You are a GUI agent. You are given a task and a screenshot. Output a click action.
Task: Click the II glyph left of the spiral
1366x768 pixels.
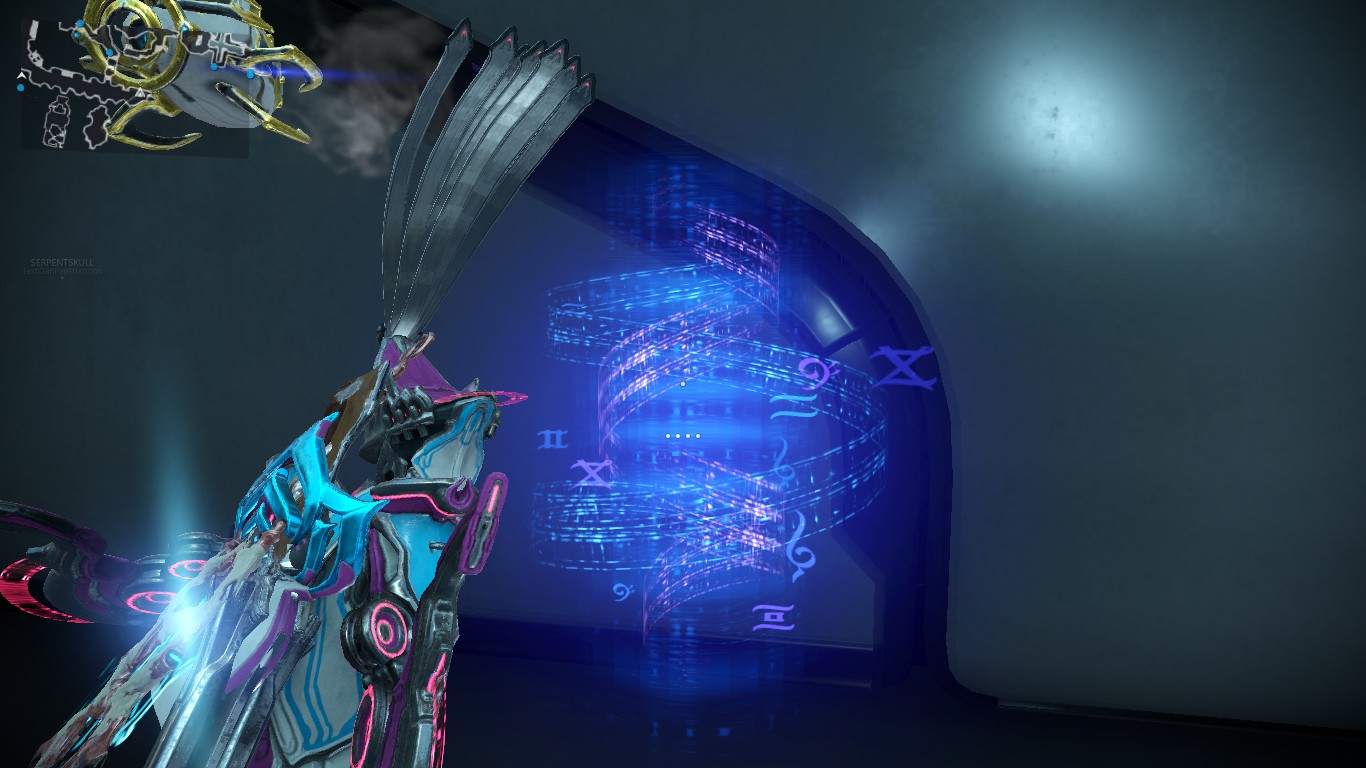(x=553, y=438)
